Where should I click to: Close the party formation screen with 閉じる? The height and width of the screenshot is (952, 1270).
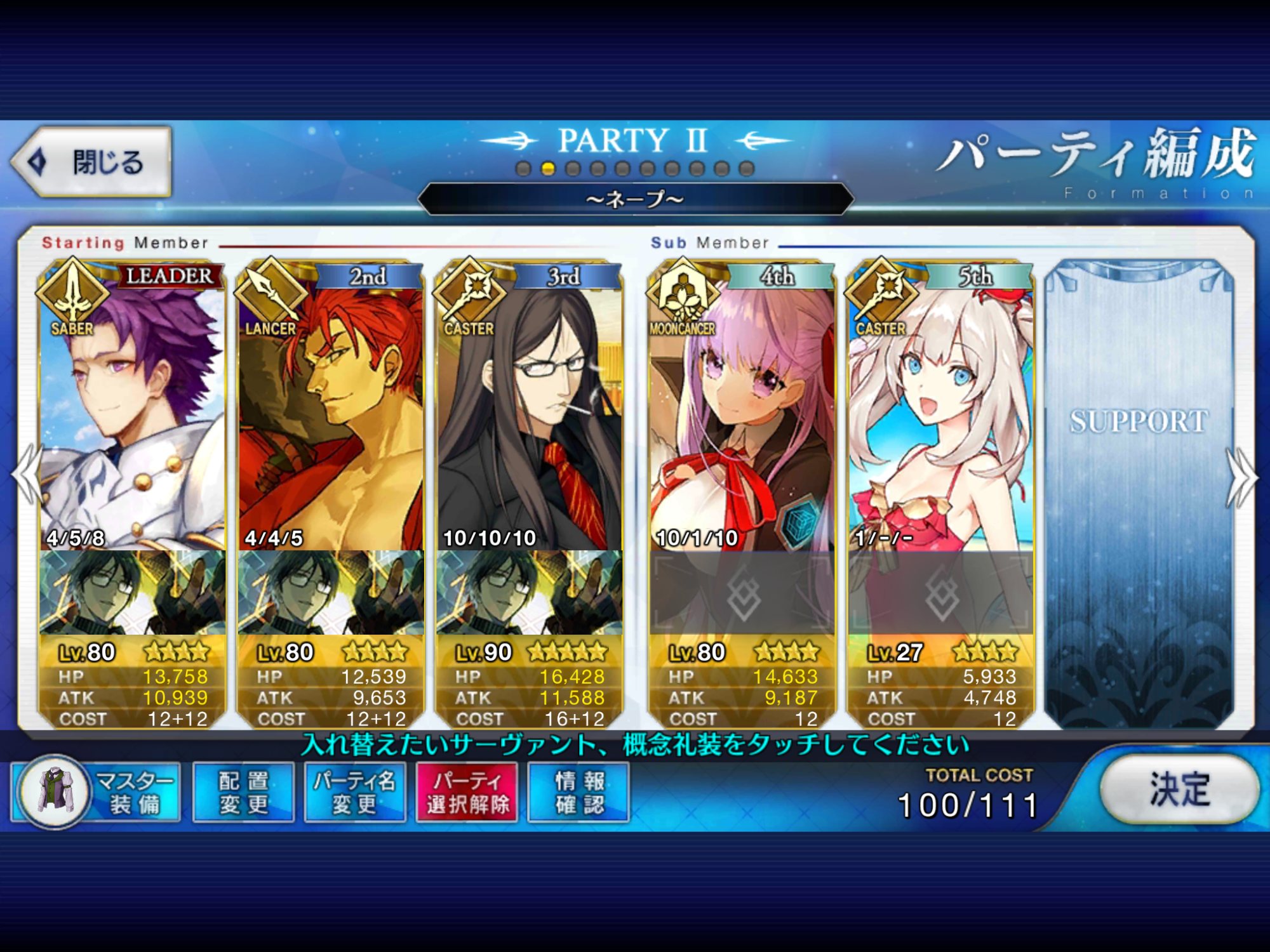click(x=92, y=162)
